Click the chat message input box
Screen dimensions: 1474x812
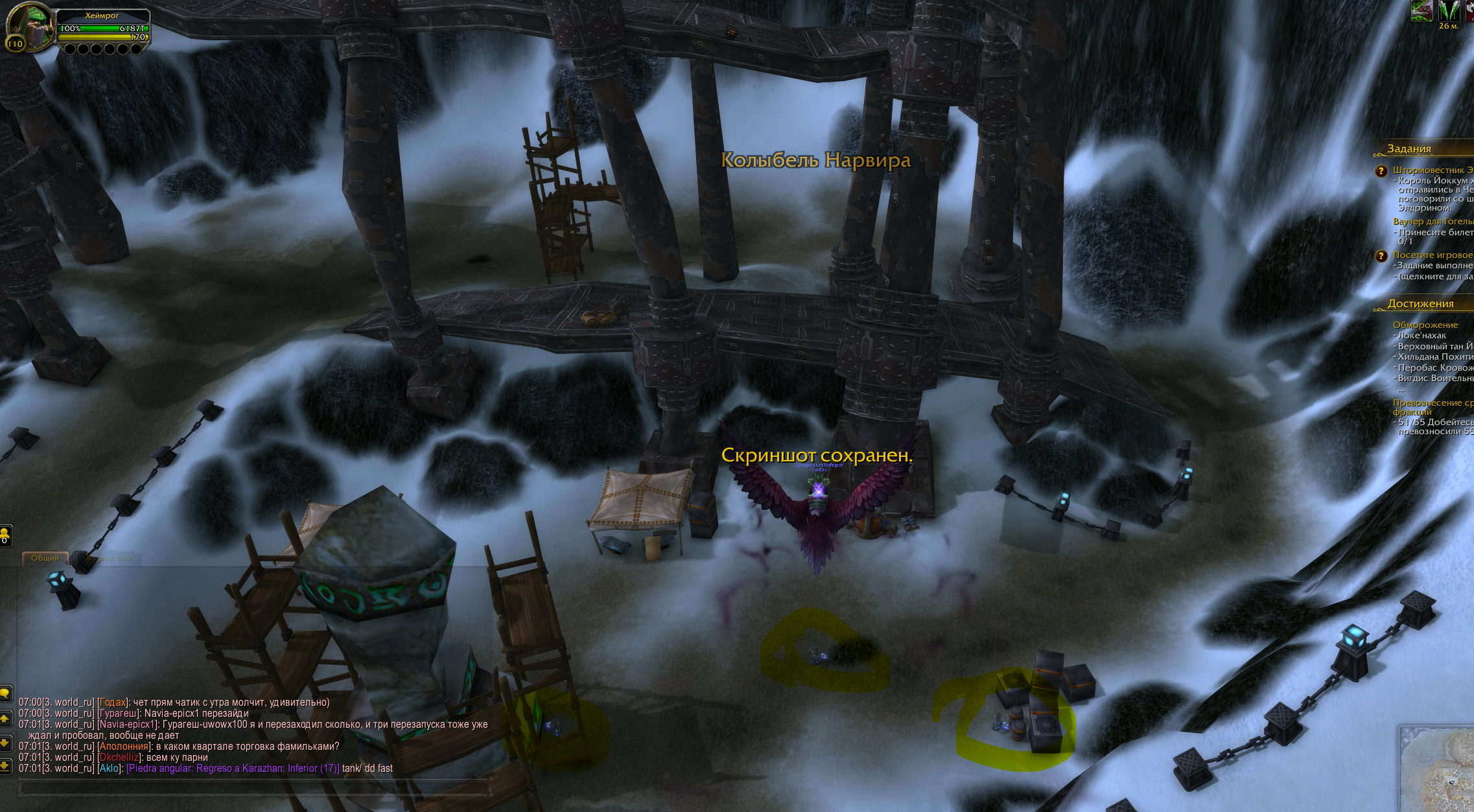tap(253, 788)
